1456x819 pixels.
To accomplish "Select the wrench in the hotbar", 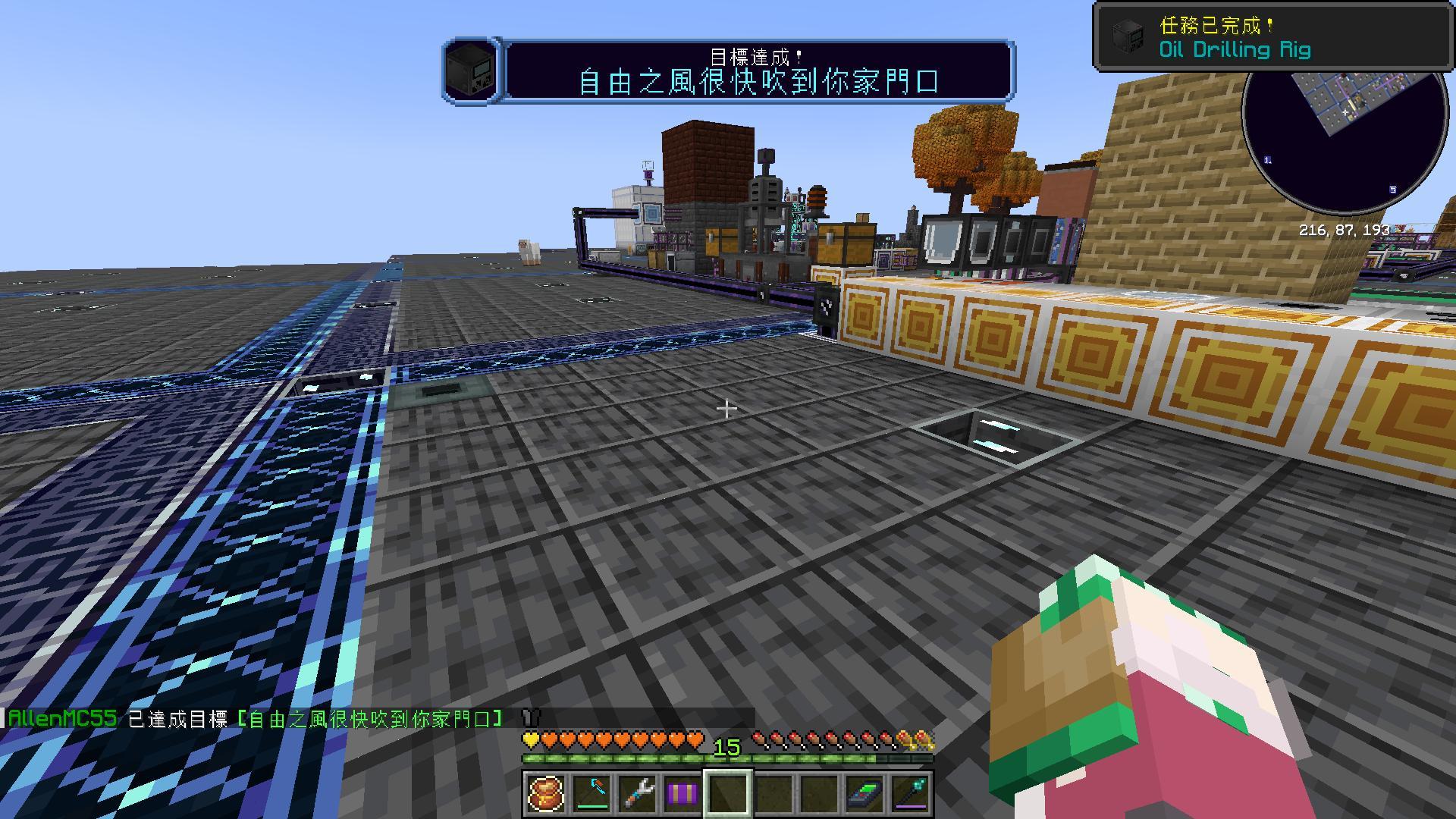I will (637, 793).
